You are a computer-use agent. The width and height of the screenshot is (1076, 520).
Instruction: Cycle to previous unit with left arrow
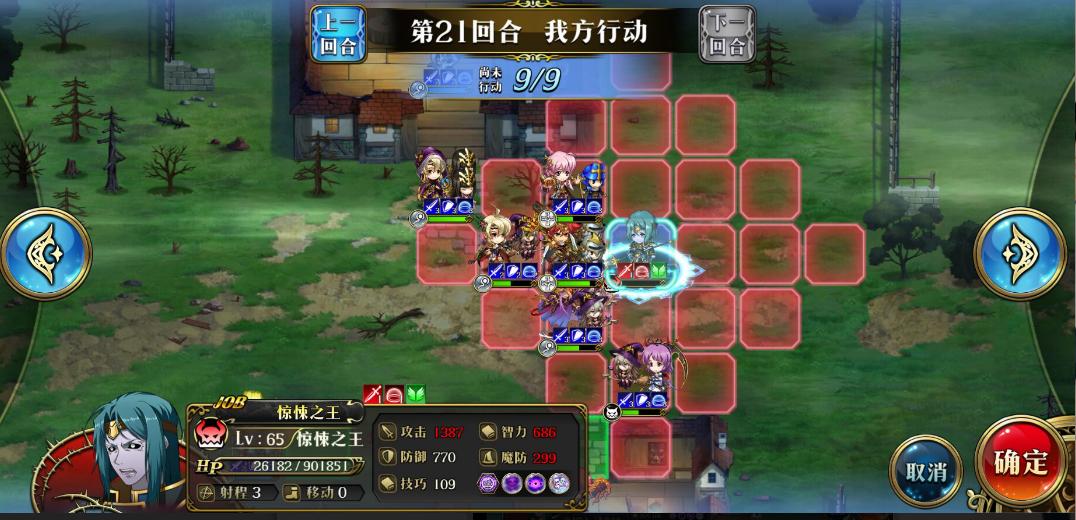pyautogui.click(x=45, y=253)
